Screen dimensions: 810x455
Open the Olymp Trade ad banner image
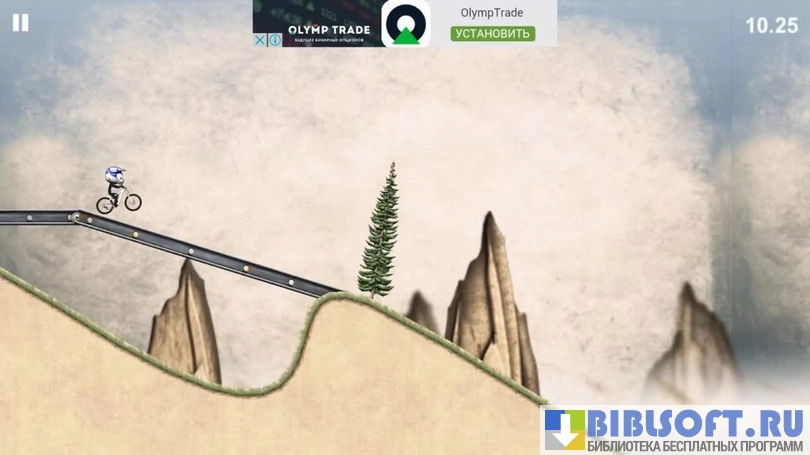click(x=328, y=20)
